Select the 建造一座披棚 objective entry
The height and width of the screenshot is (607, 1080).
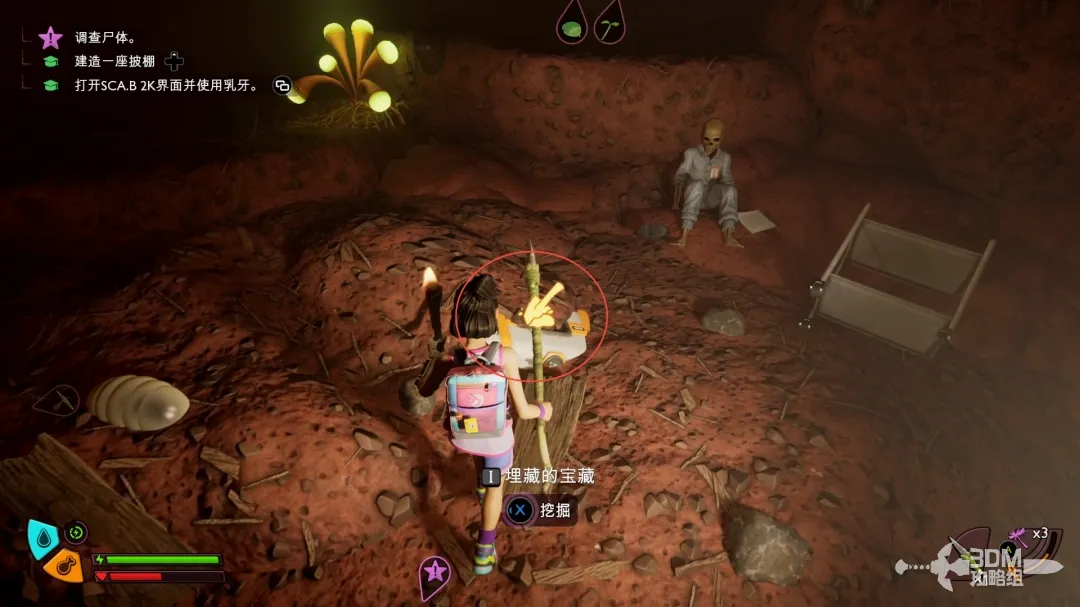(116, 62)
